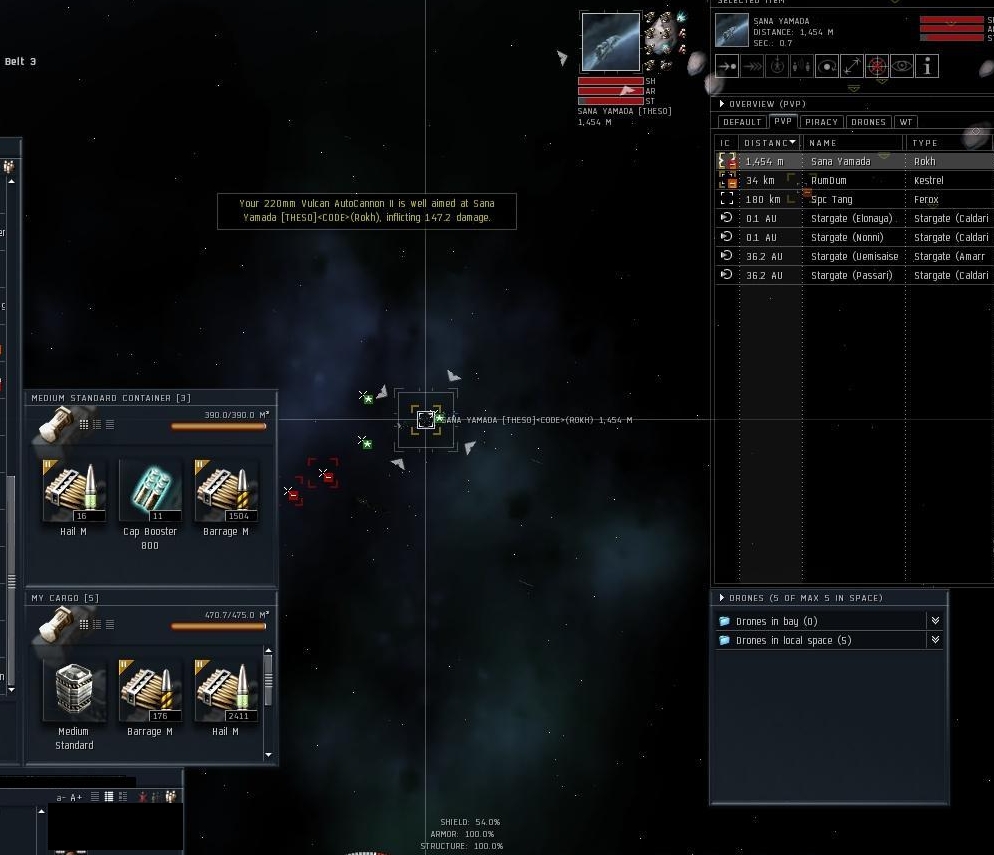
Task: Open the Piracy overview tab
Action: tap(821, 122)
